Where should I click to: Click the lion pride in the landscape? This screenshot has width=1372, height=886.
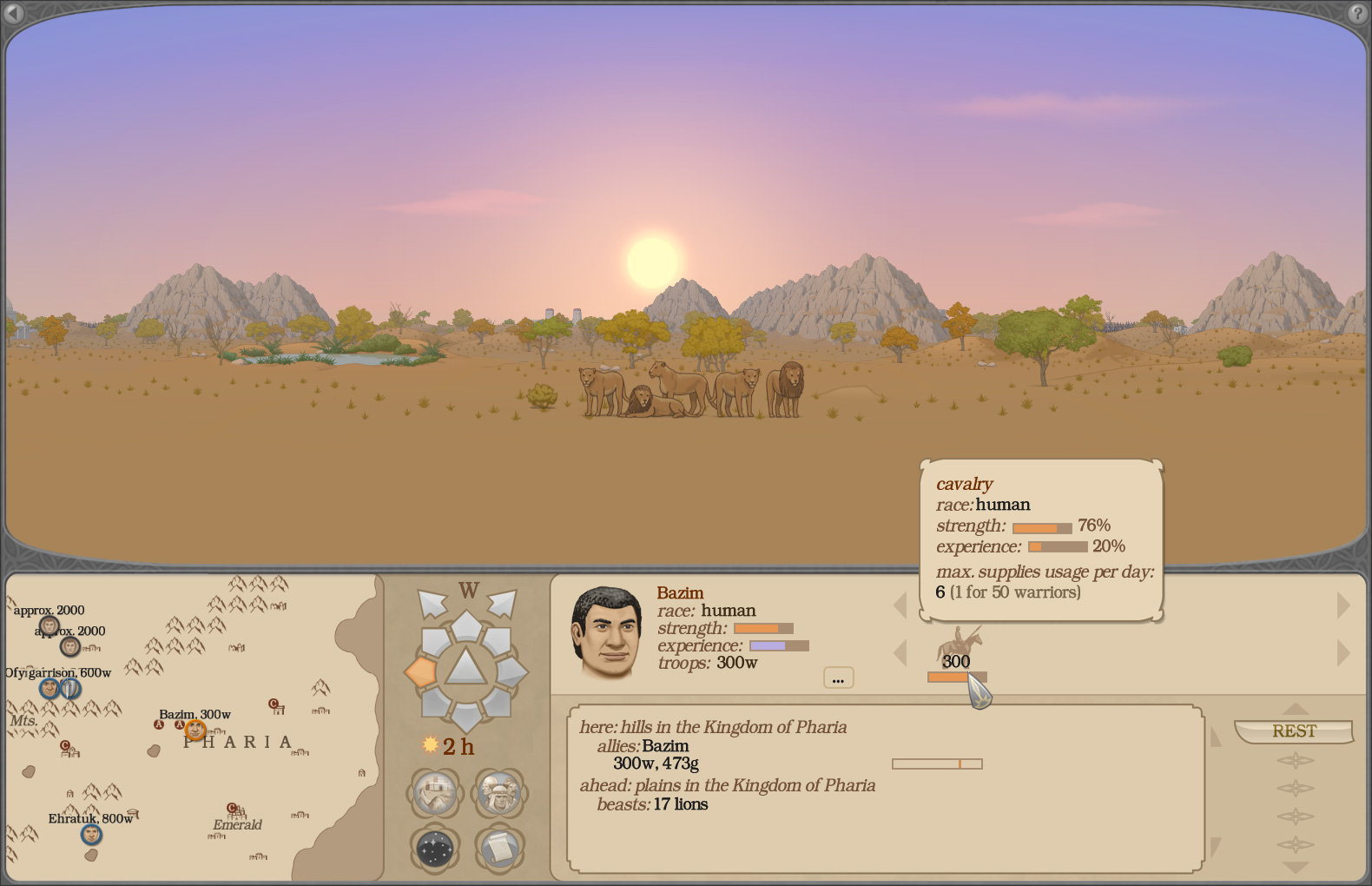[686, 391]
